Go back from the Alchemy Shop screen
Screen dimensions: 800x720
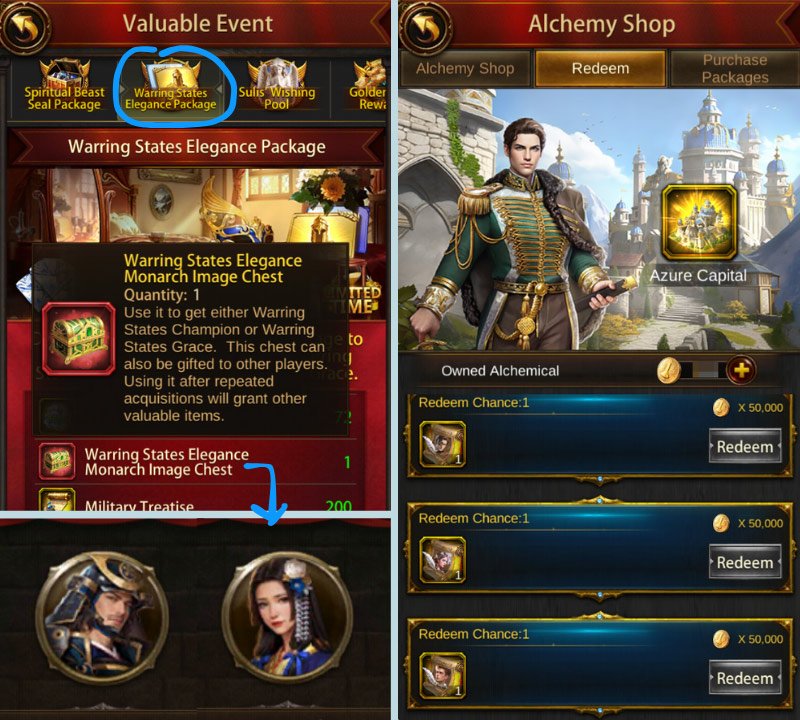click(425, 27)
